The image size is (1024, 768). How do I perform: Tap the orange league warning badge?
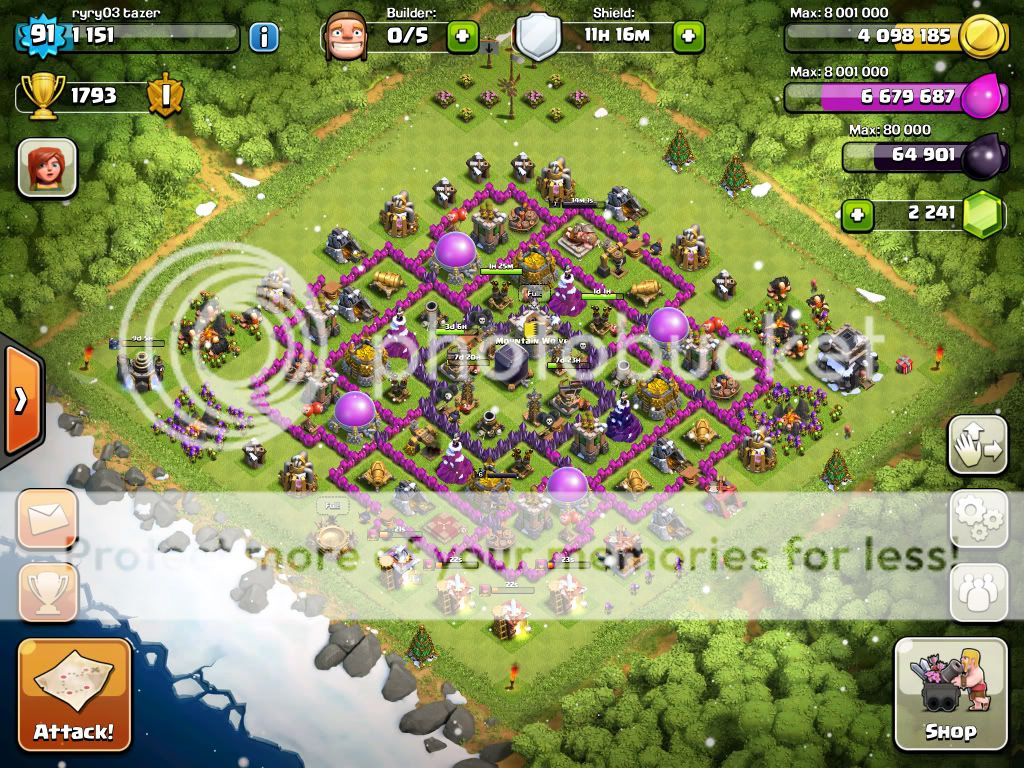[163, 96]
